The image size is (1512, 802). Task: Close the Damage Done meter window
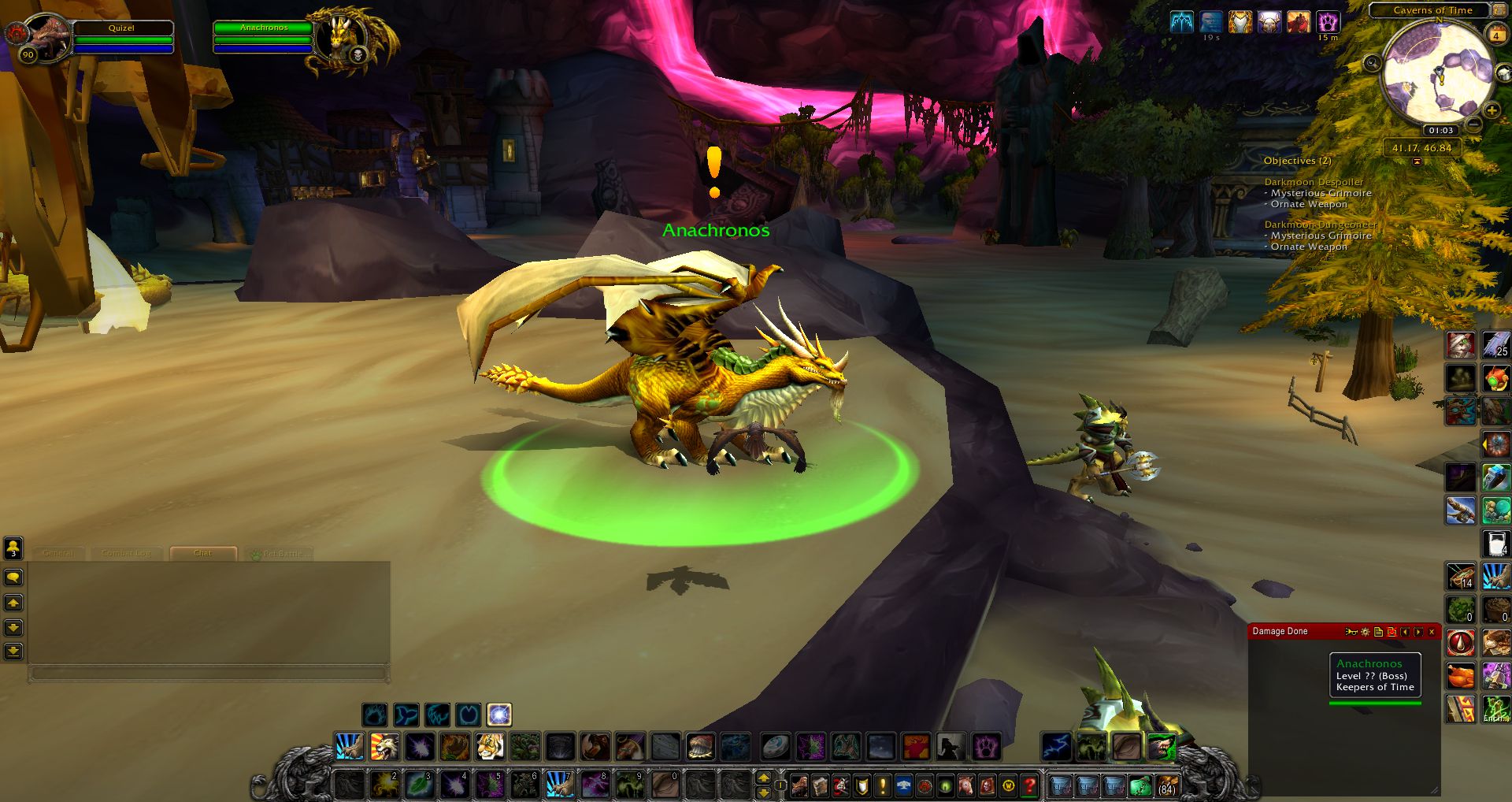click(1432, 632)
